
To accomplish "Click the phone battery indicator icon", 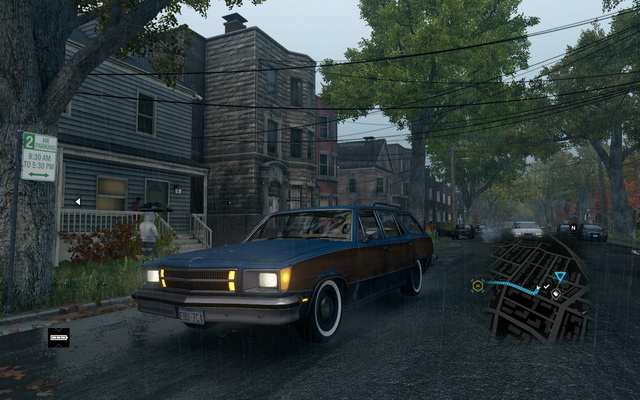I will click(x=59, y=338).
